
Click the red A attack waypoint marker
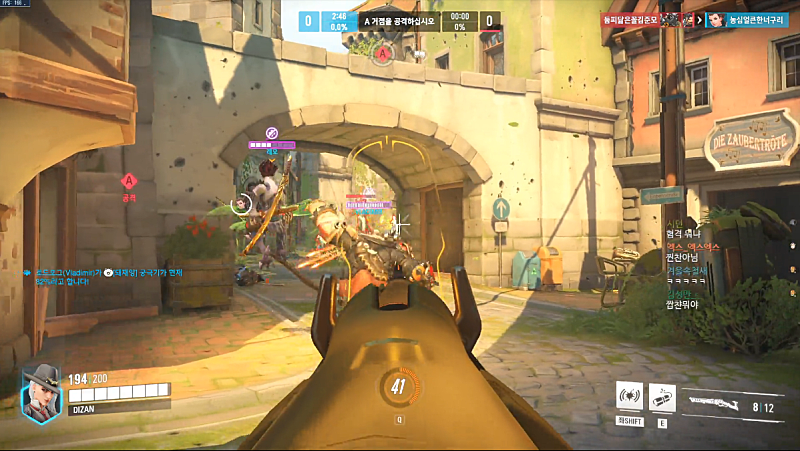128,181
